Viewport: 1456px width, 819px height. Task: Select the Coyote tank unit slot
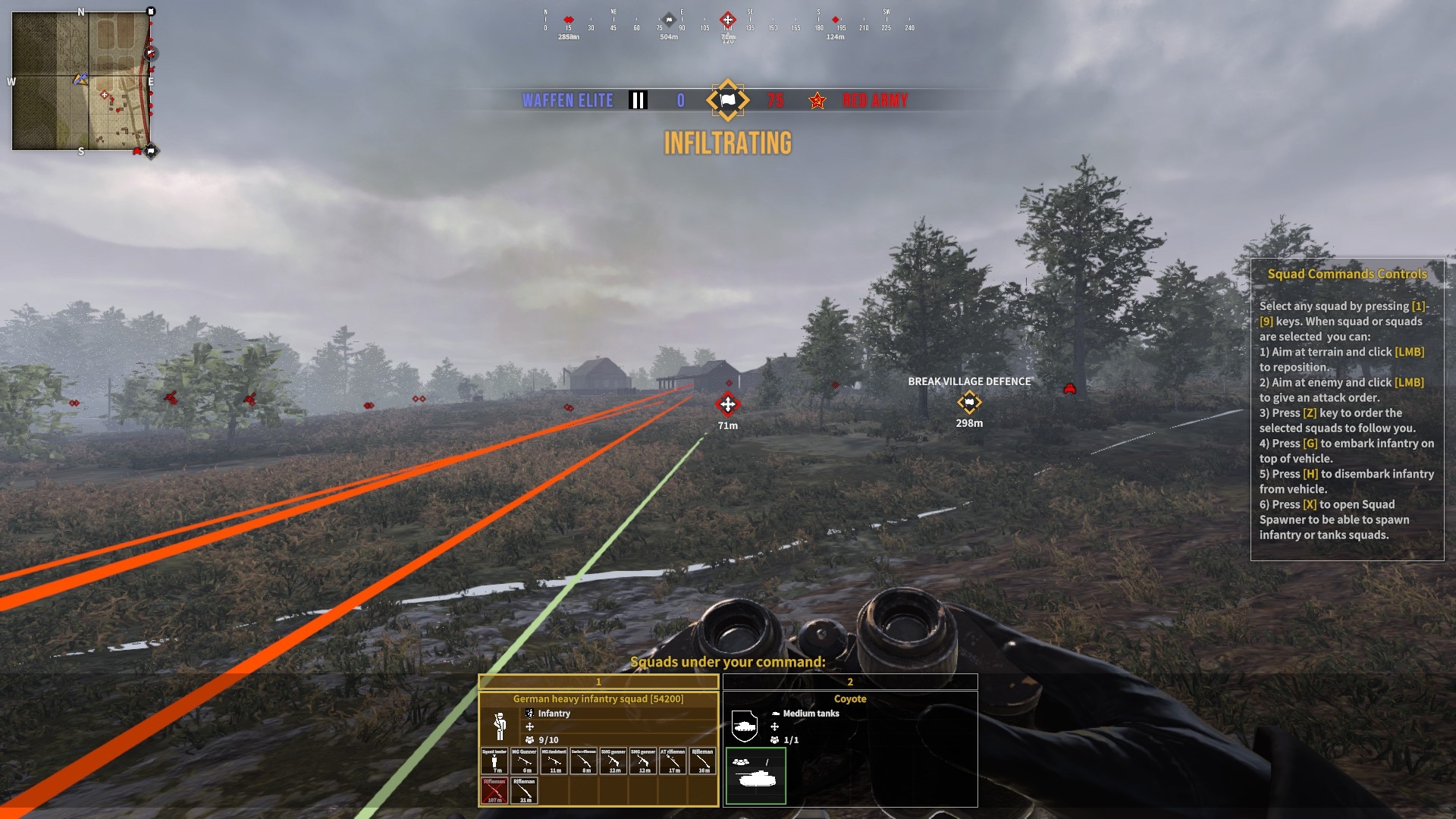tap(755, 775)
